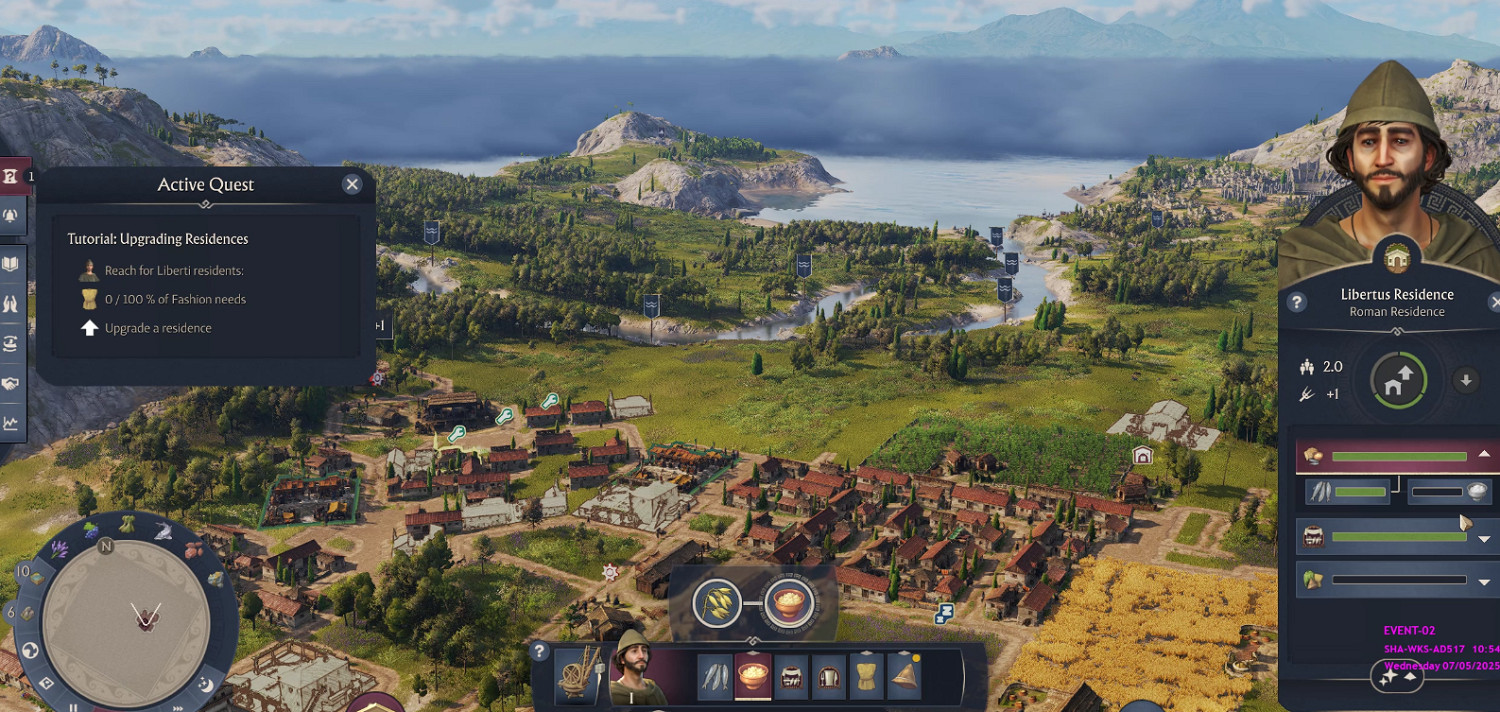The image size is (1500, 712).
Task: Pick the pointed hat building slot
Action: click(x=905, y=677)
